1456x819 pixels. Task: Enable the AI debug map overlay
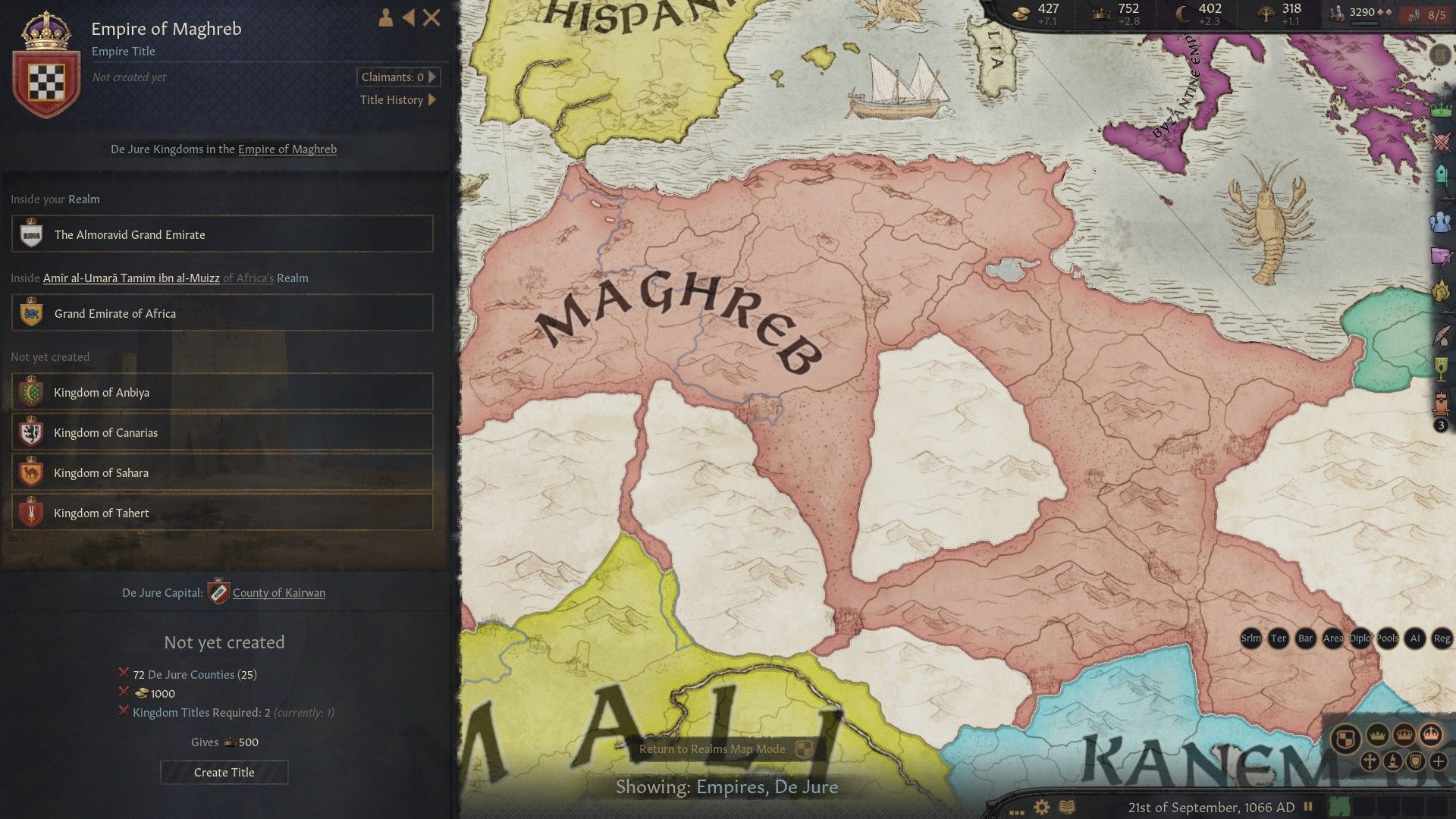coord(1415,639)
